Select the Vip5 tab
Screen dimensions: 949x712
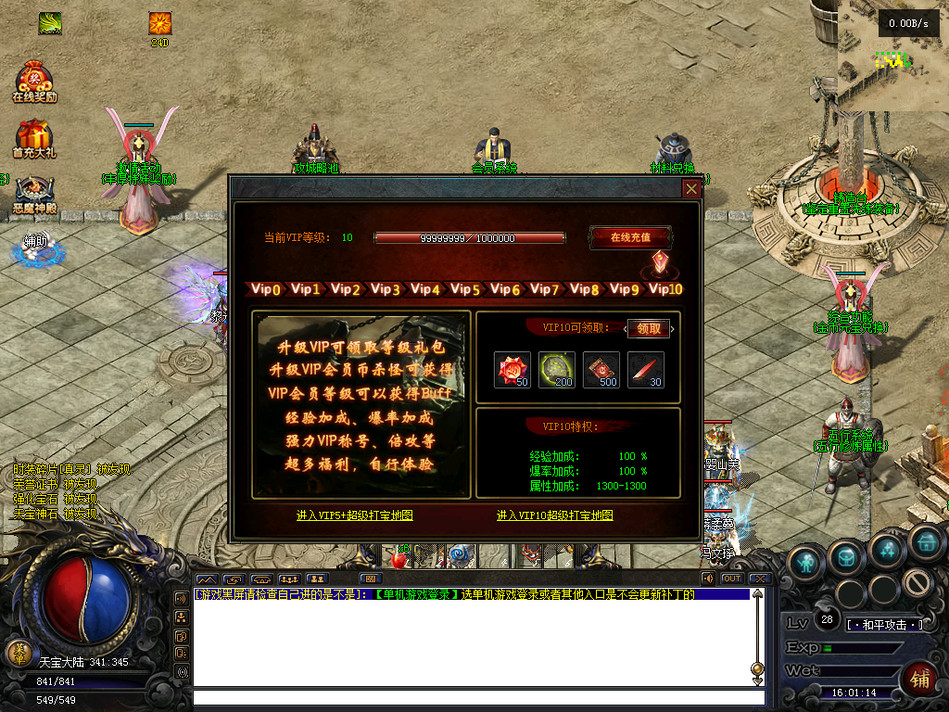click(465, 289)
